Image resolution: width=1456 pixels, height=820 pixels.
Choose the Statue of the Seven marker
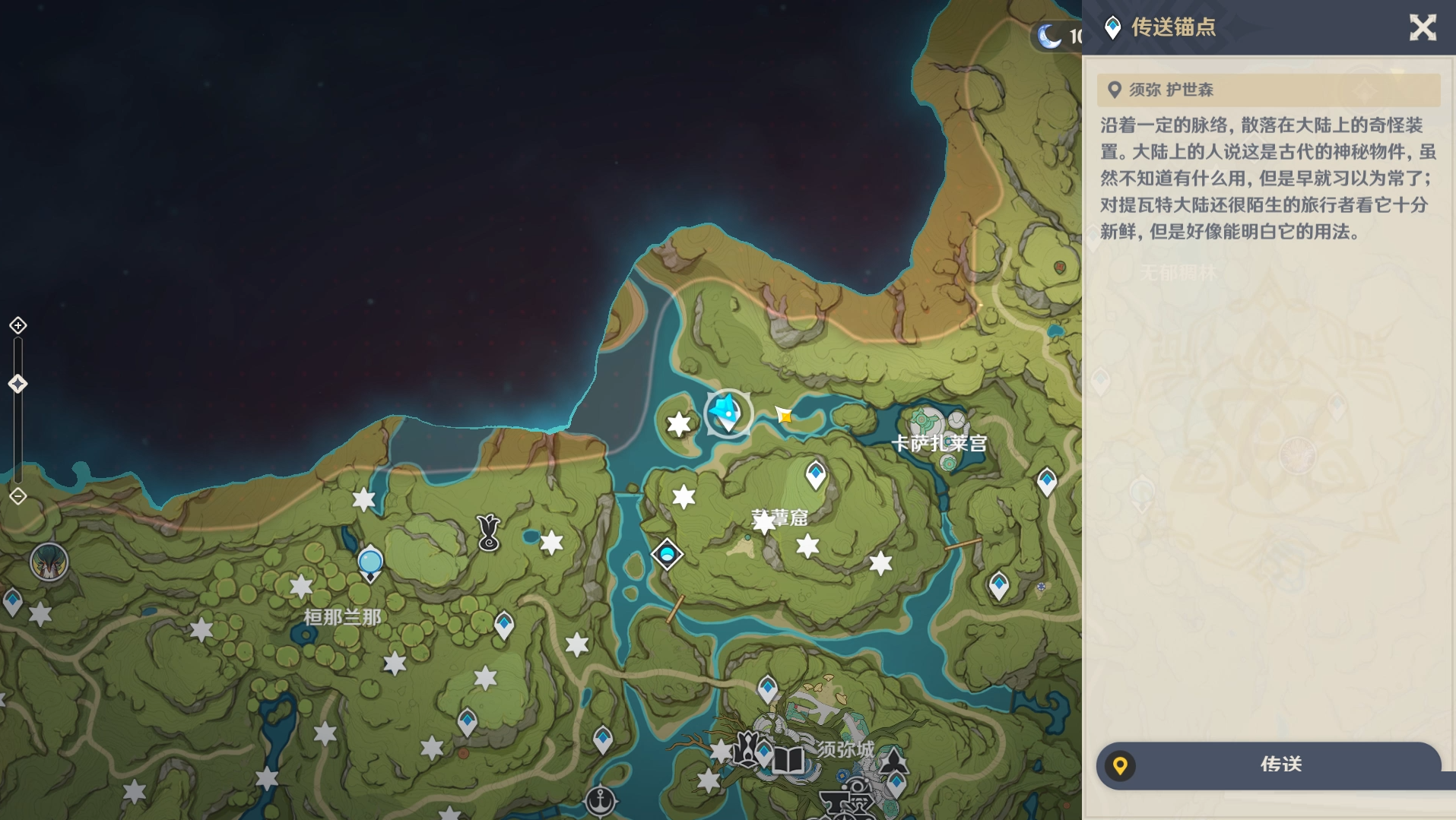pos(370,563)
